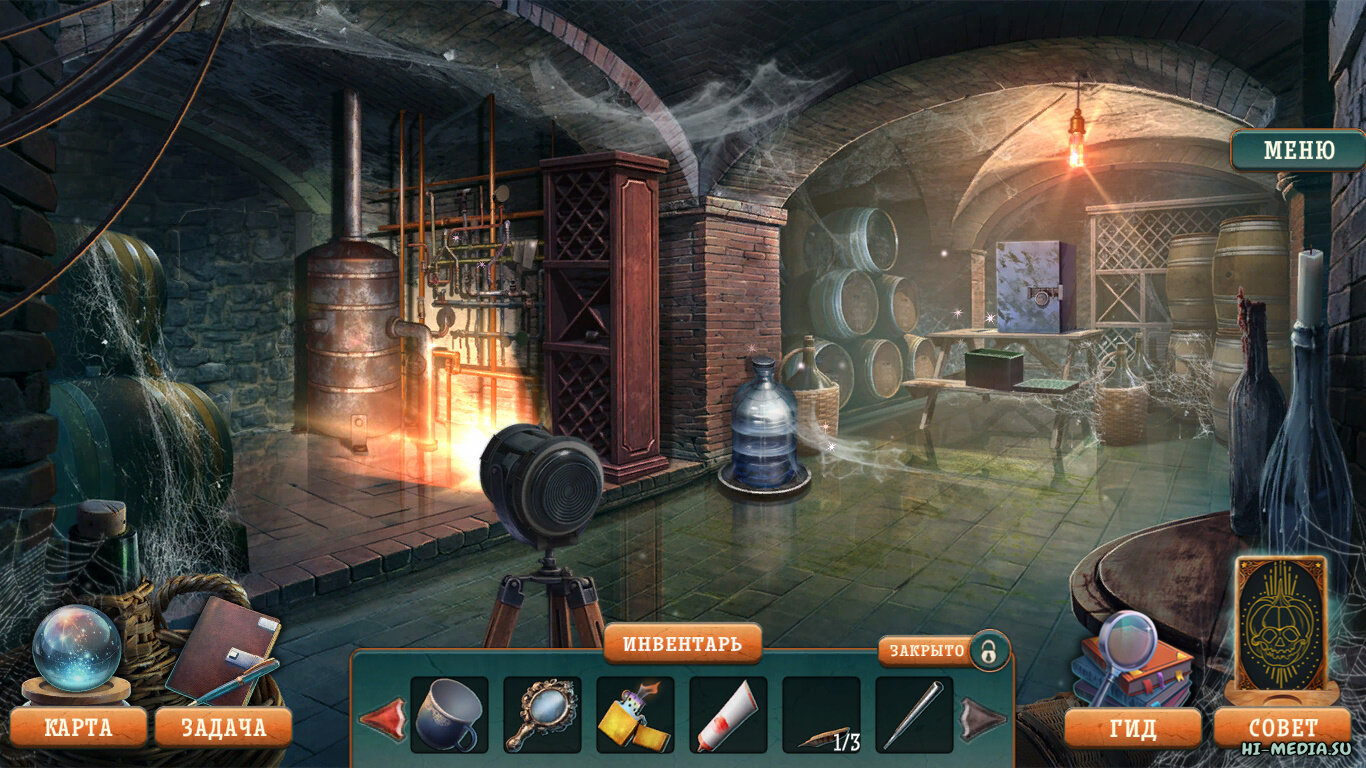This screenshot has width=1366, height=768.
Task: Click the ГИД guide button
Action: click(x=1132, y=728)
